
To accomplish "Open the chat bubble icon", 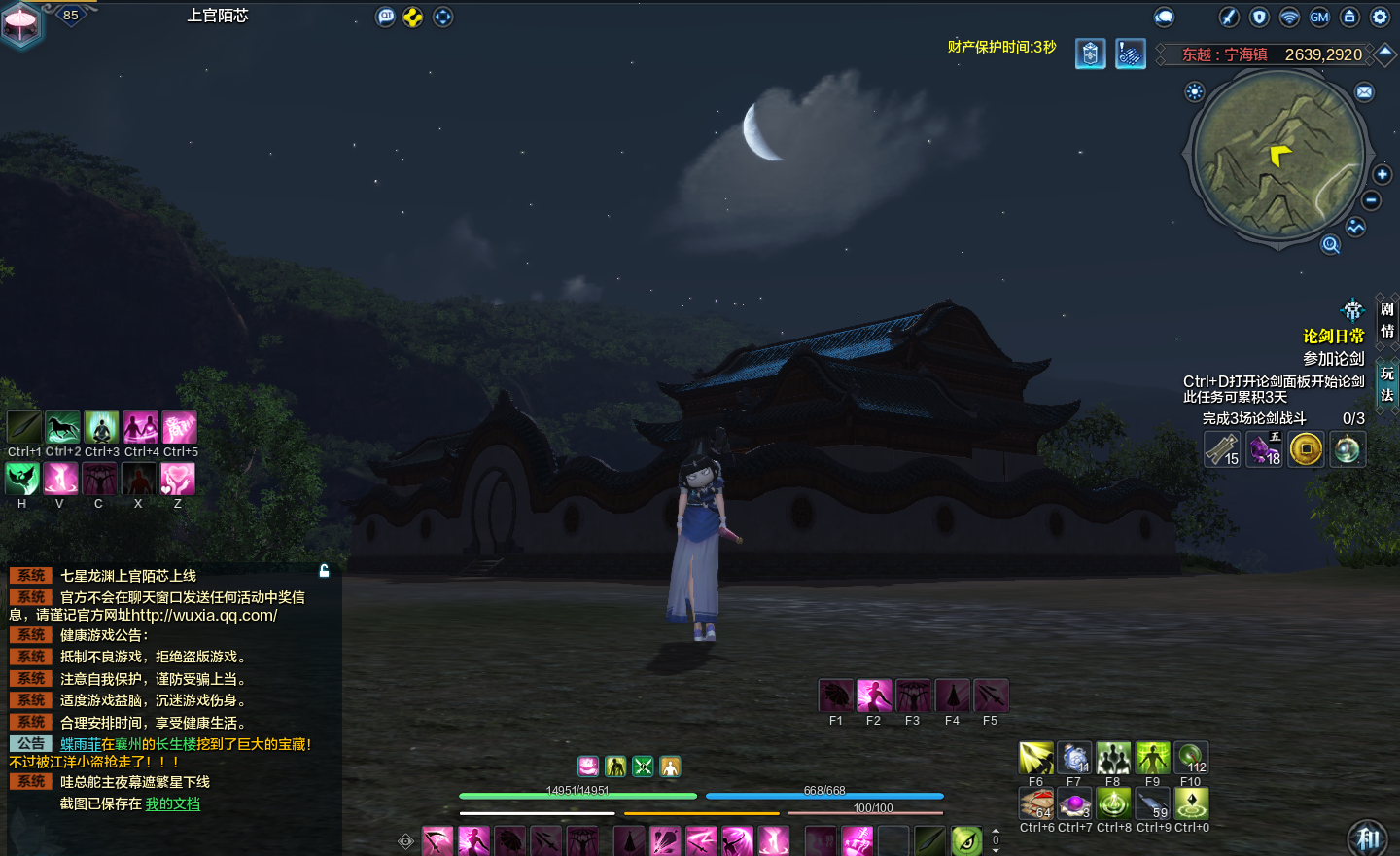I will (1164, 17).
